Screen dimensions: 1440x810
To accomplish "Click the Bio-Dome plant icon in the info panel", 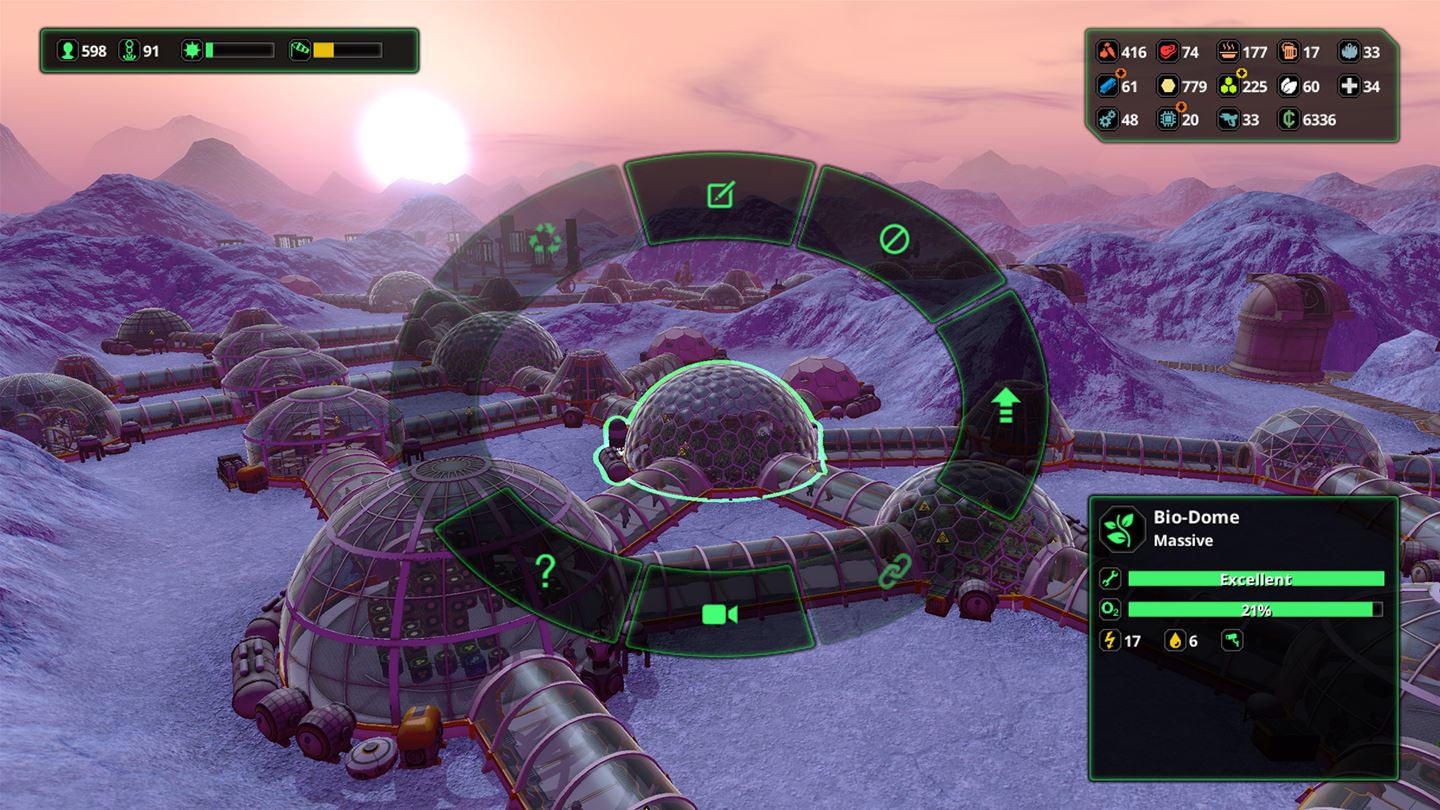I will pos(1122,528).
